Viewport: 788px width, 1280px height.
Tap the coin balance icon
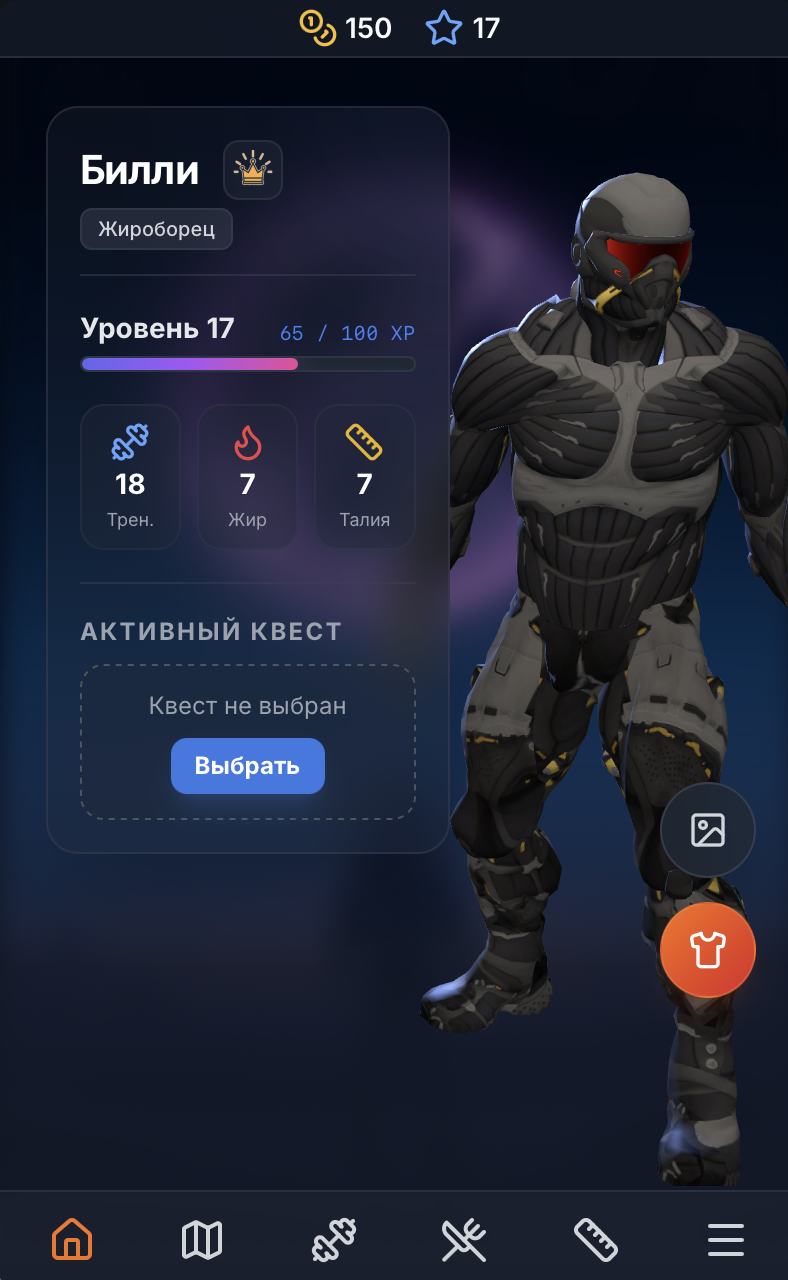click(x=318, y=28)
